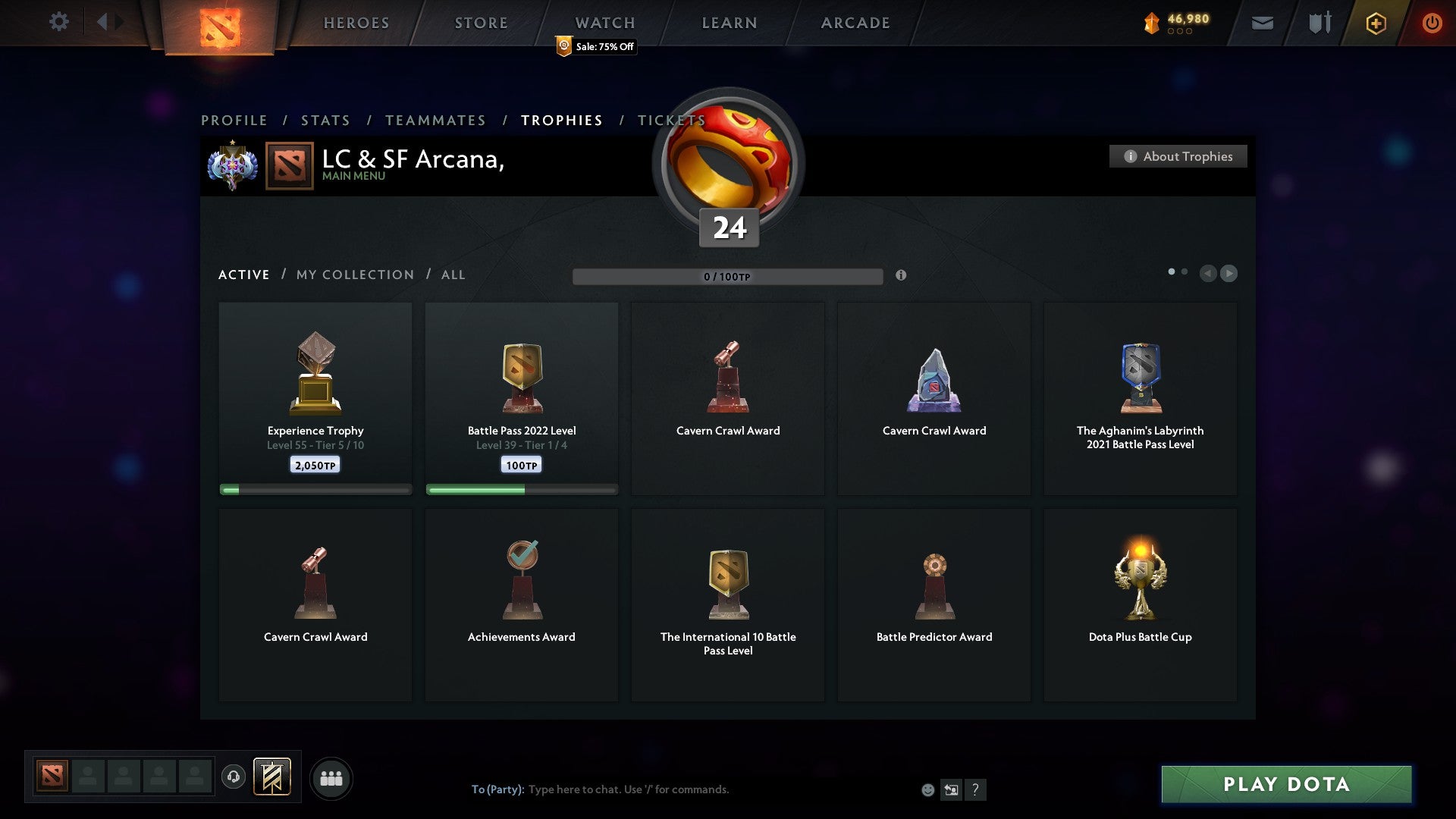Click the 0/100TP progress bar
Screen dimensions: 1456x819
(x=728, y=276)
